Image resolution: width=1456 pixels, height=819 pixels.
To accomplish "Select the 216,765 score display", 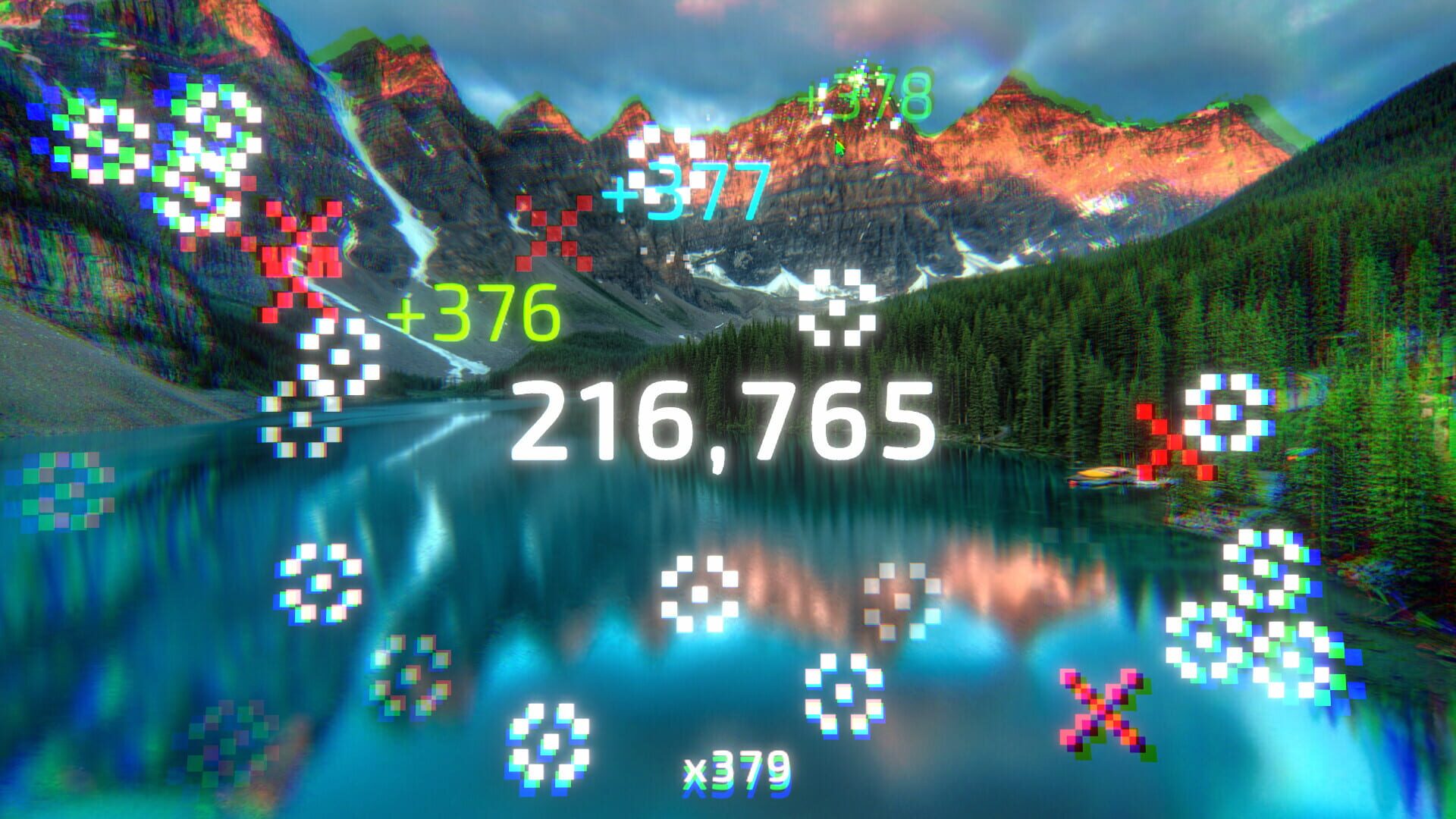I will point(728,421).
